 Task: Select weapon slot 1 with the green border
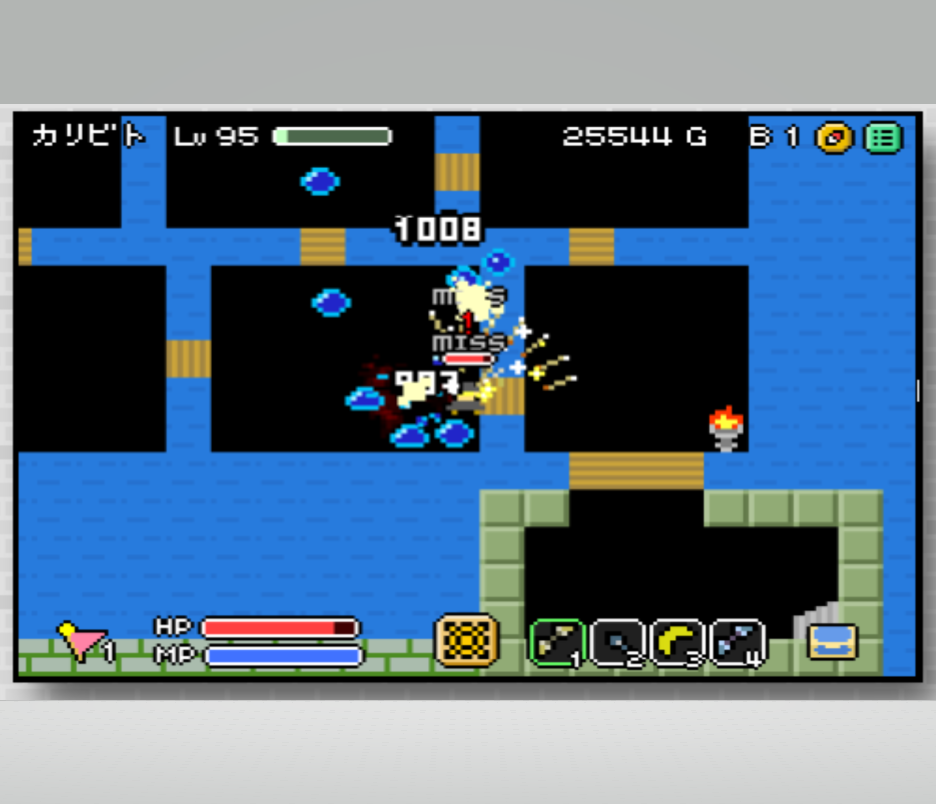[x=557, y=643]
